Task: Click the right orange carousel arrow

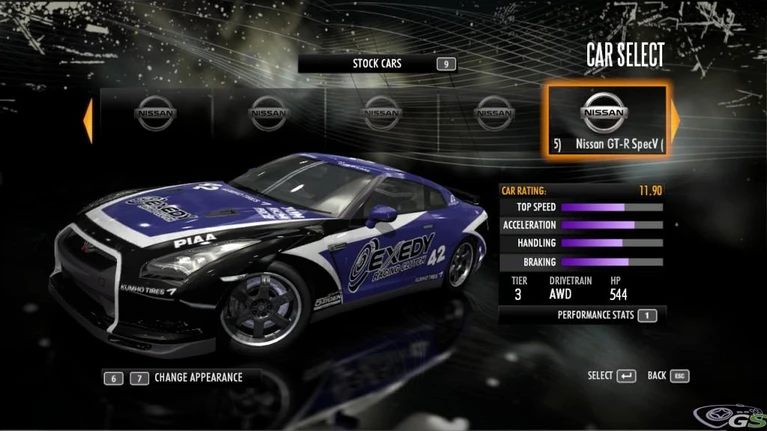Action: [x=674, y=119]
